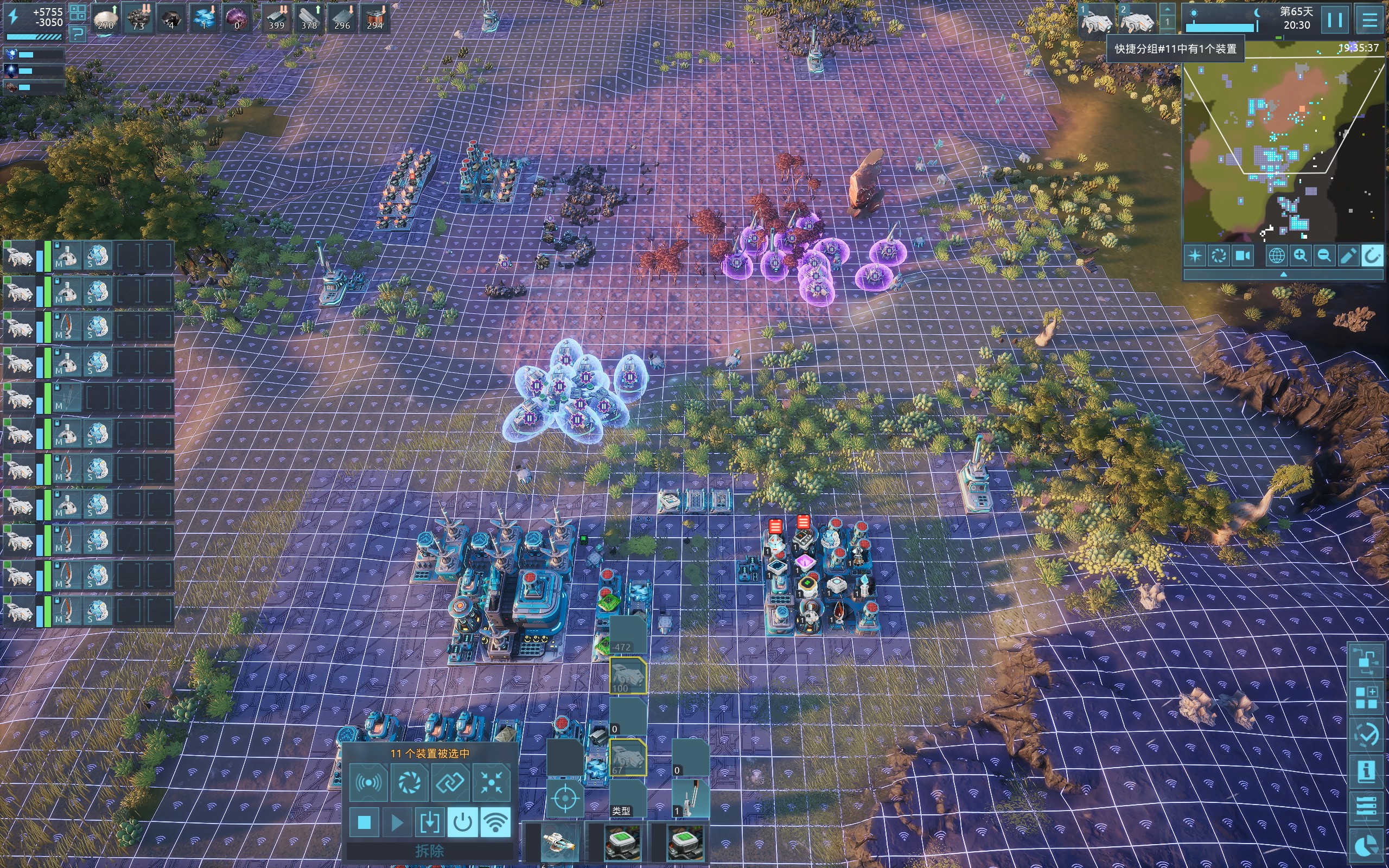Activate the chain link command
Screen dimensions: 1389x868
(x=450, y=782)
